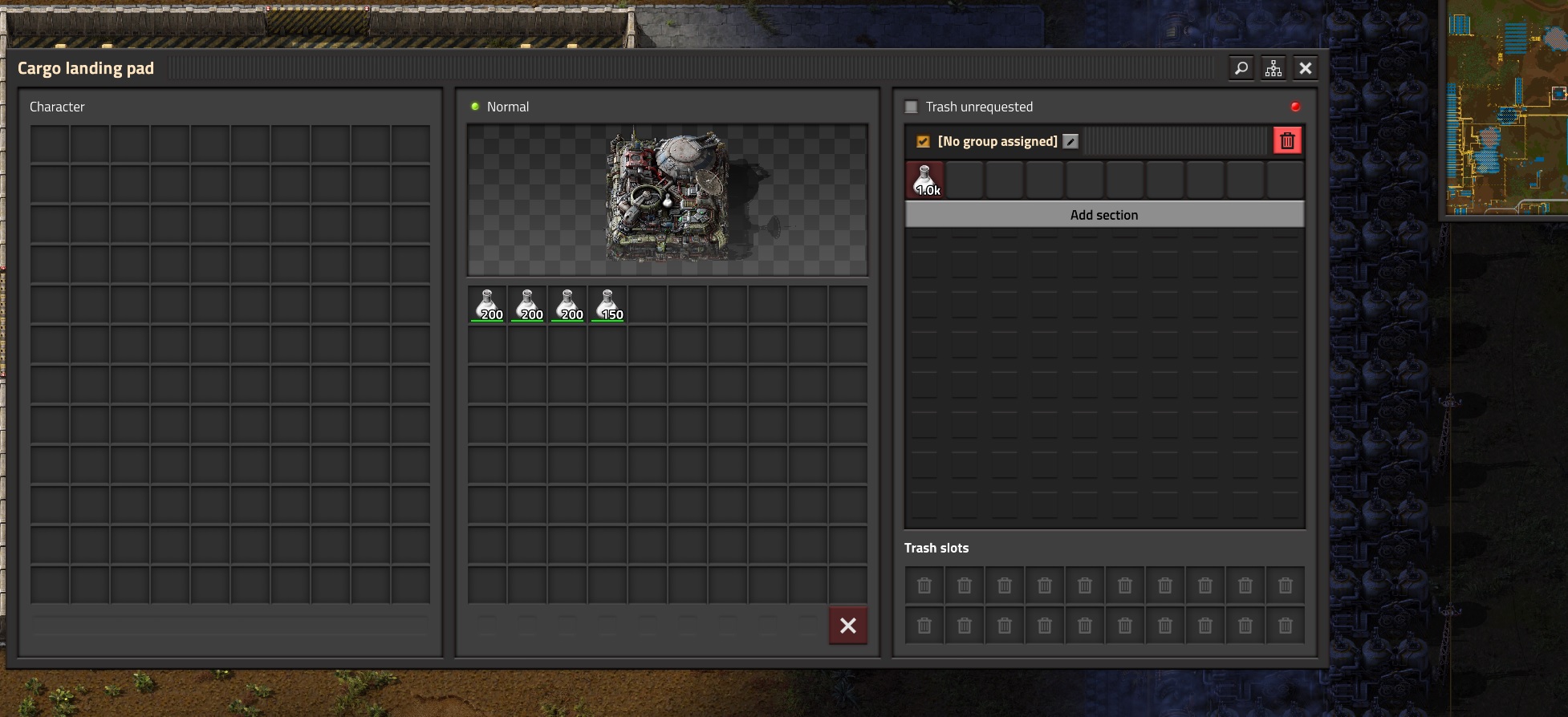Click the cargo landing pad preview image
This screenshot has width=1568, height=717.
[x=668, y=200]
